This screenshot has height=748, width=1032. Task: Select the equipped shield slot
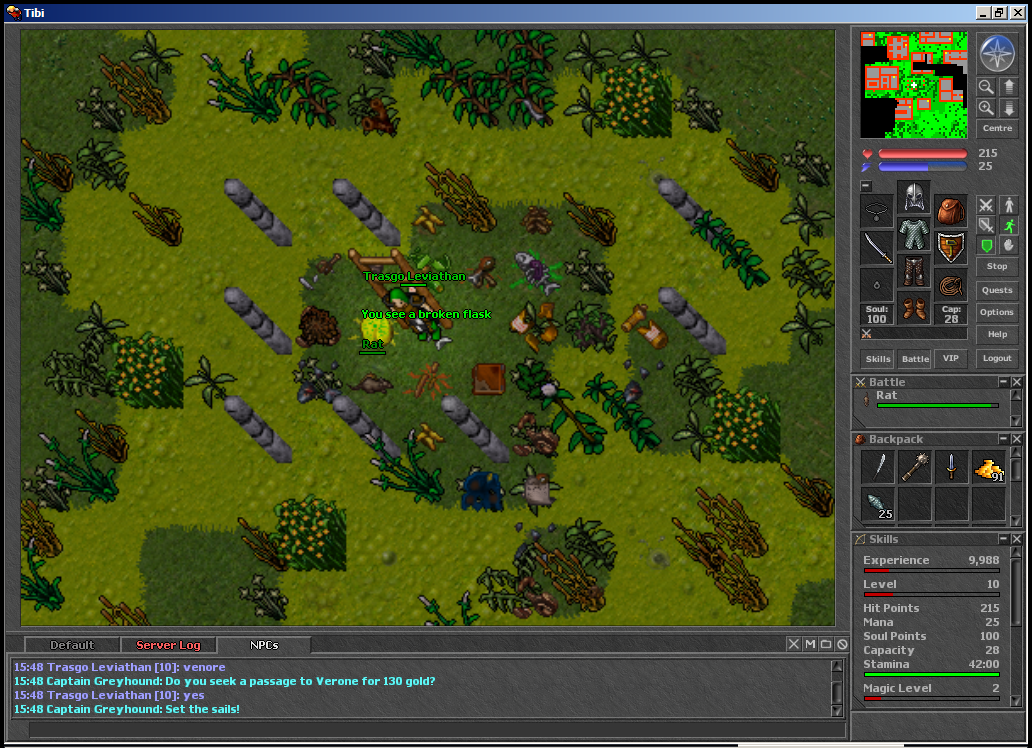tap(950, 245)
